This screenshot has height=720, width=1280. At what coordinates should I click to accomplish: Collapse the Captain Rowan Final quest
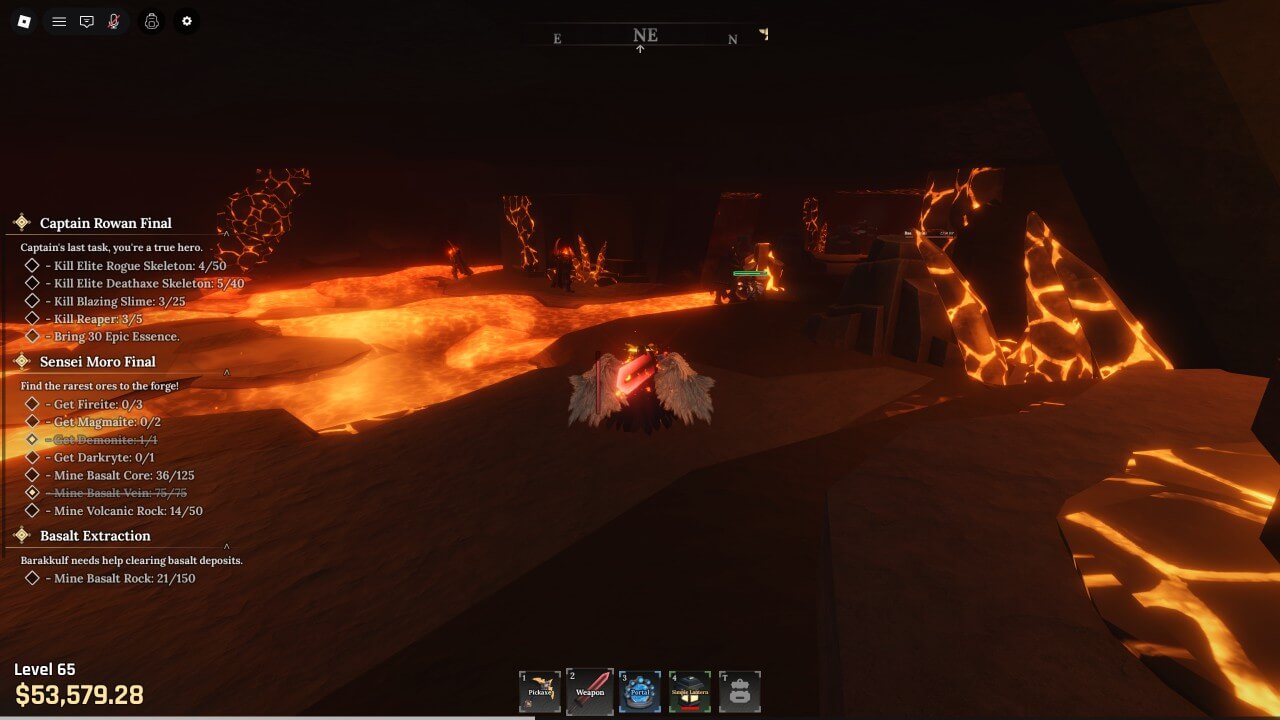click(x=227, y=234)
